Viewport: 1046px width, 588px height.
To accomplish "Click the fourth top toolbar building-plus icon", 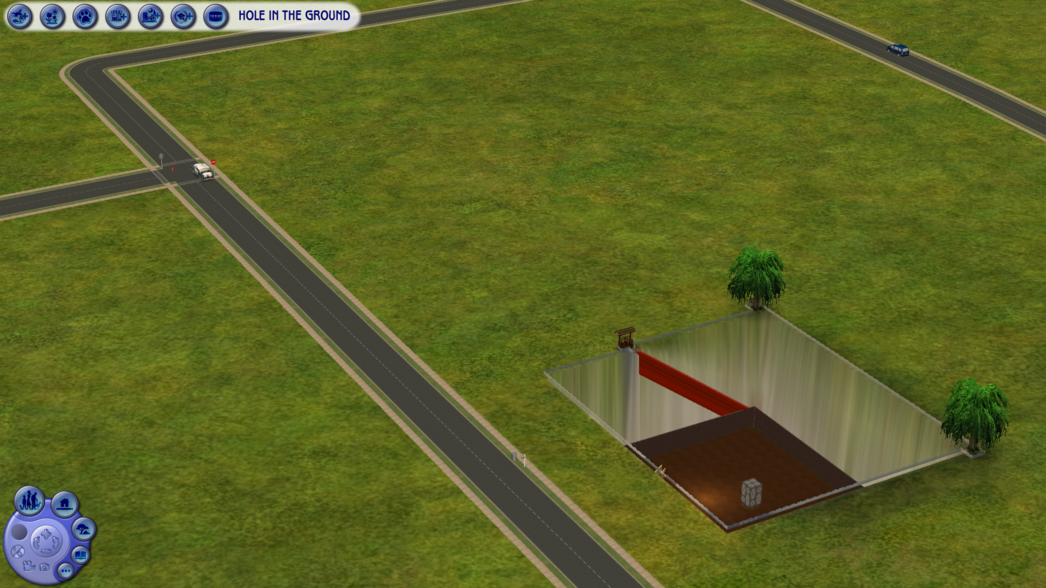I will tap(118, 16).
